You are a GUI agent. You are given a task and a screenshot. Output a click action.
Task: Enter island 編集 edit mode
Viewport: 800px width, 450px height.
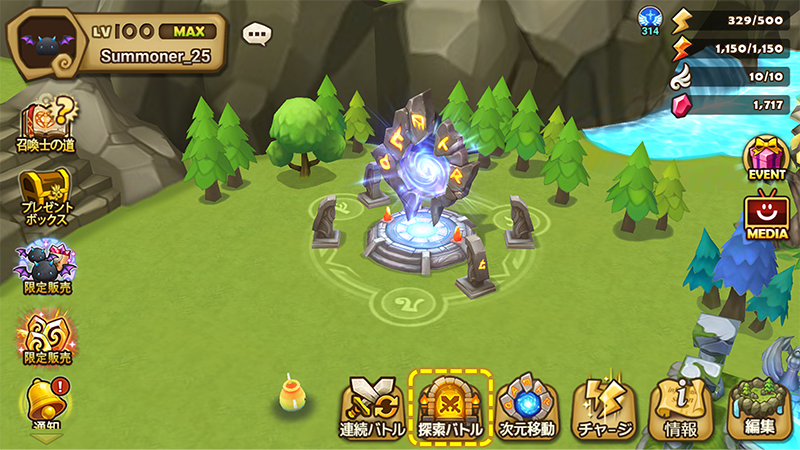point(759,408)
